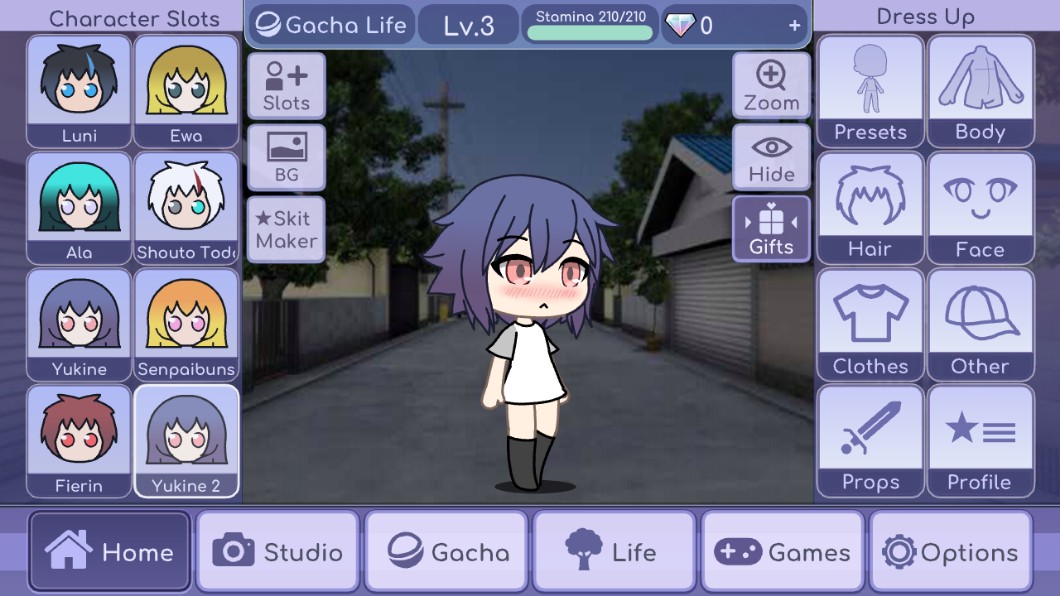This screenshot has height=596, width=1060.
Task: Switch to the Studio tab
Action: pyautogui.click(x=278, y=552)
